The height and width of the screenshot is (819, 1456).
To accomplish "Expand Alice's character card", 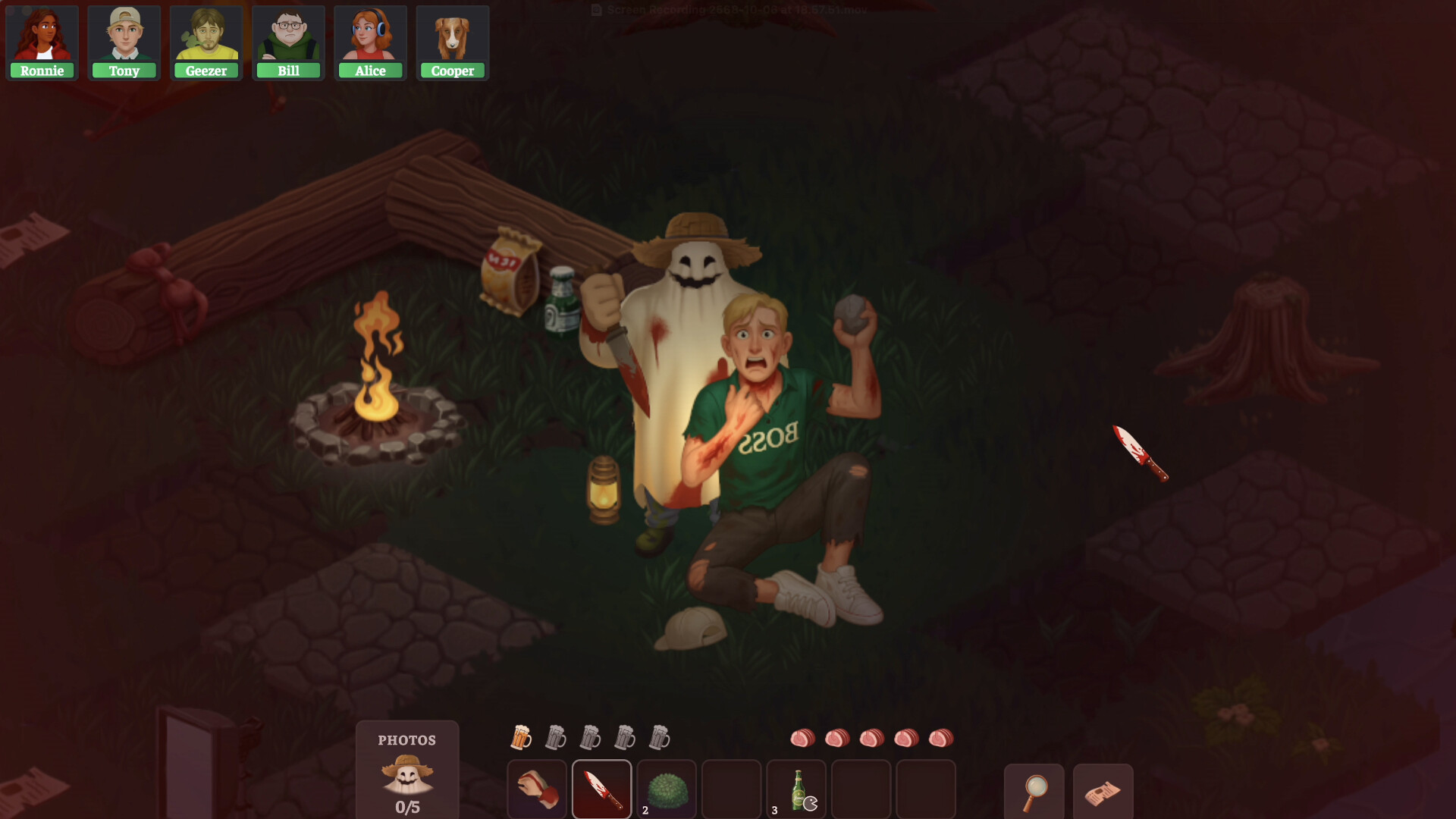I will (370, 36).
